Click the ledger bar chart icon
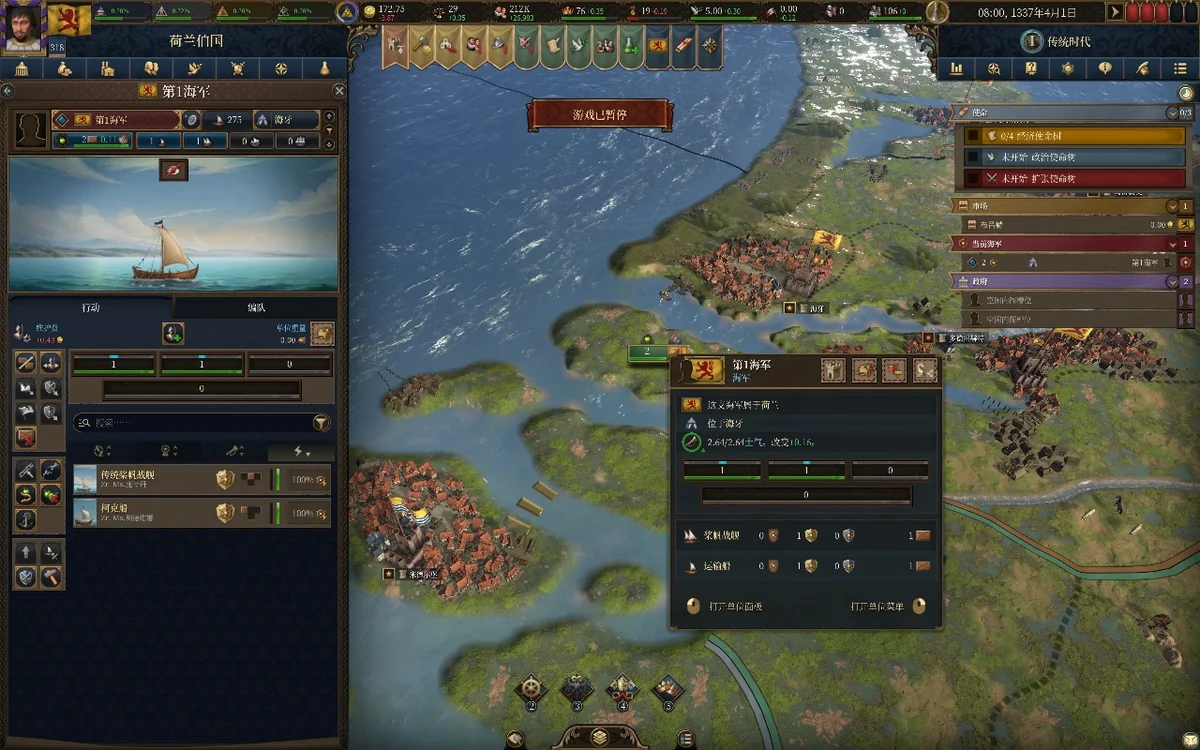The image size is (1200, 750). point(957,69)
